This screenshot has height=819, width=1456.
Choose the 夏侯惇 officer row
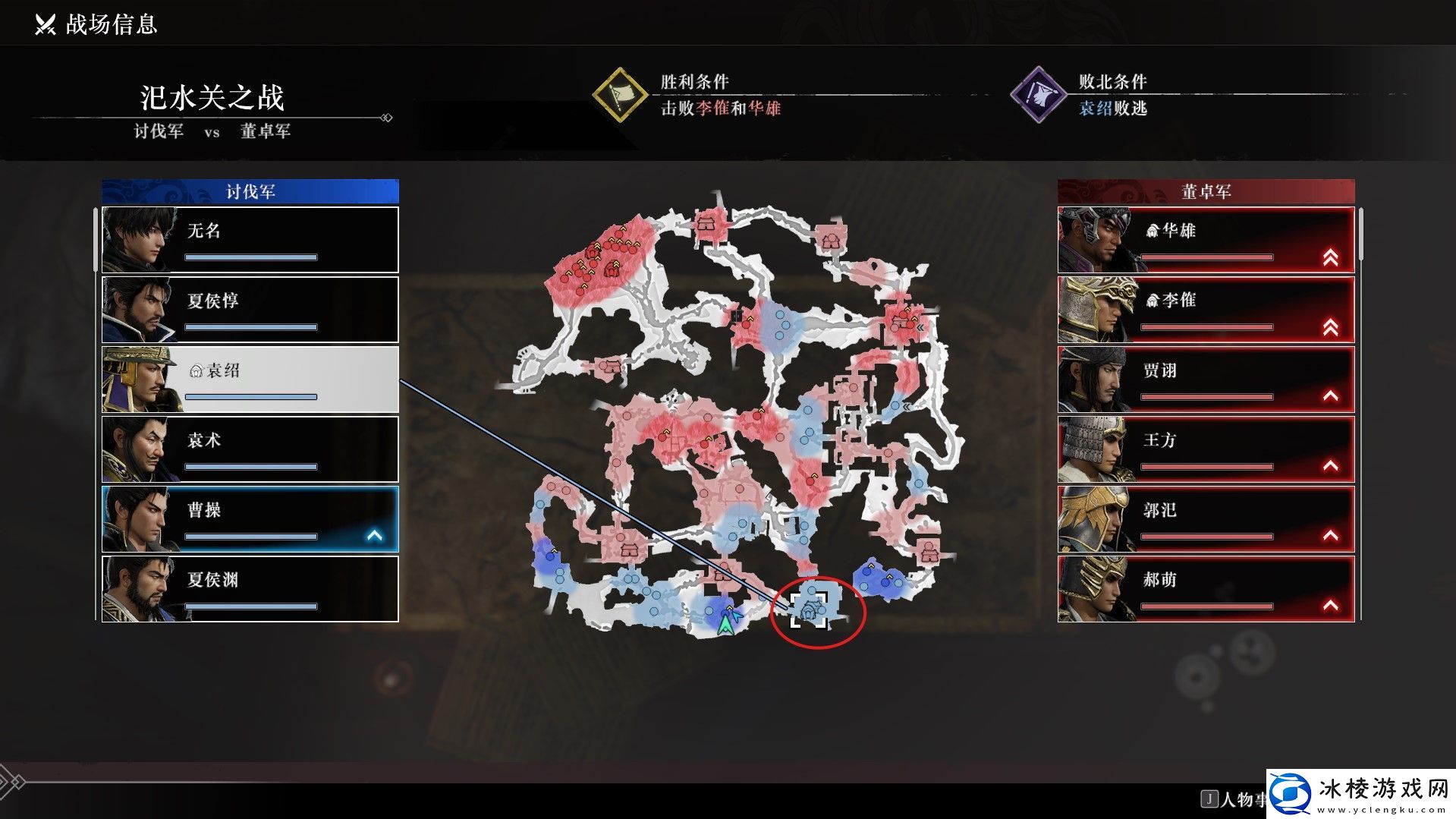(250, 310)
